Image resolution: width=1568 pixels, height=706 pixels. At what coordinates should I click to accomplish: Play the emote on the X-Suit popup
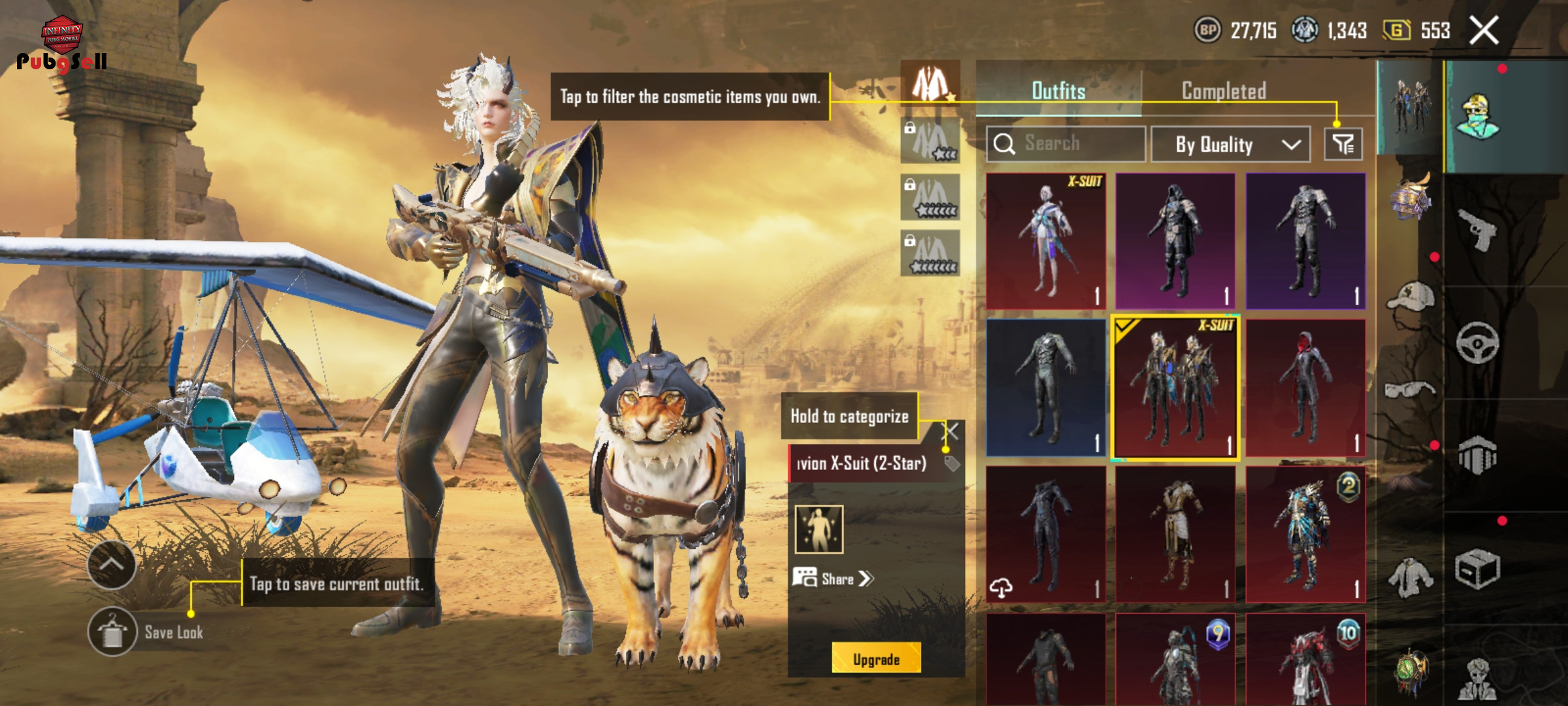click(x=819, y=529)
